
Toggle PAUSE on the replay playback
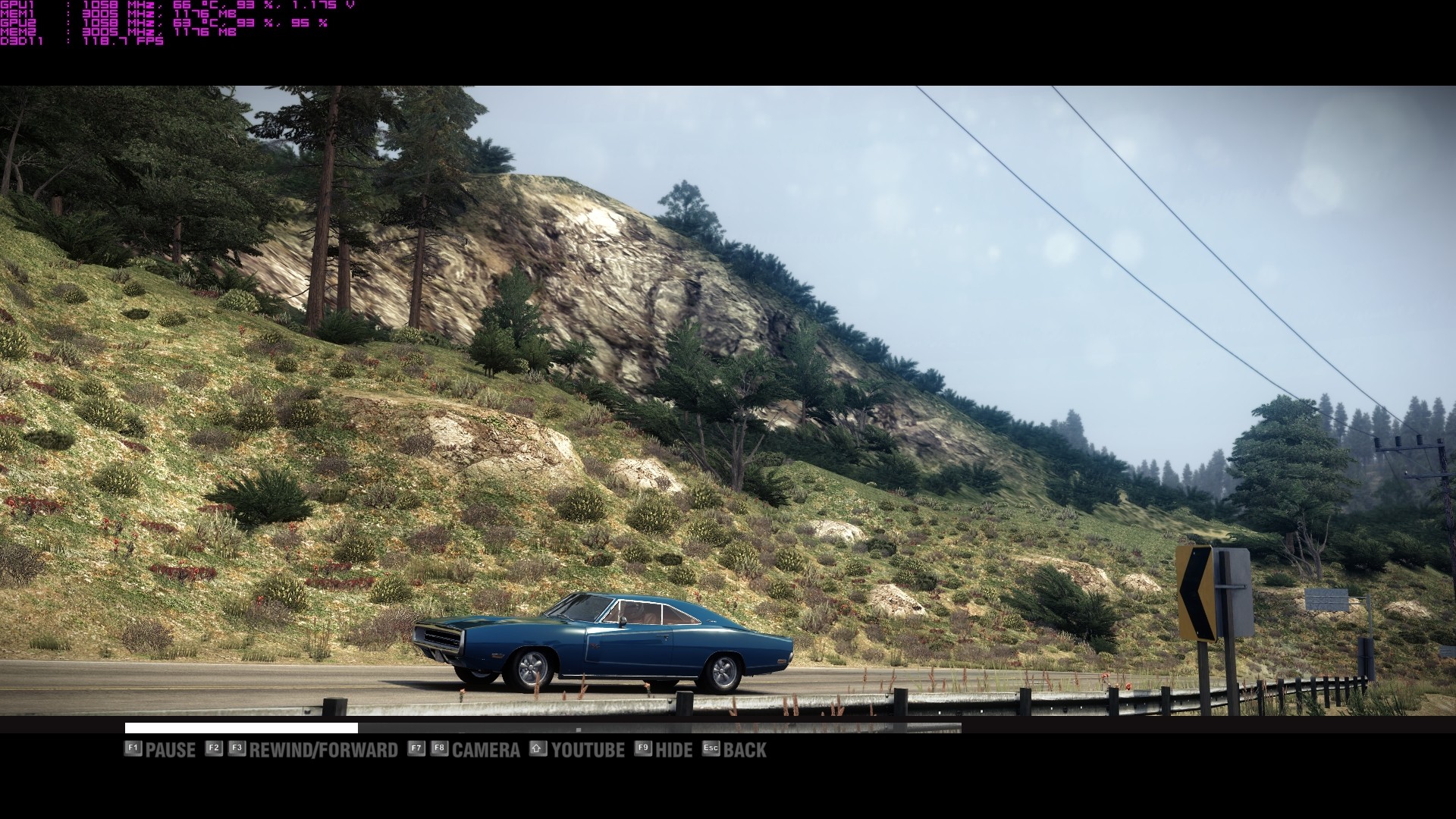click(170, 749)
